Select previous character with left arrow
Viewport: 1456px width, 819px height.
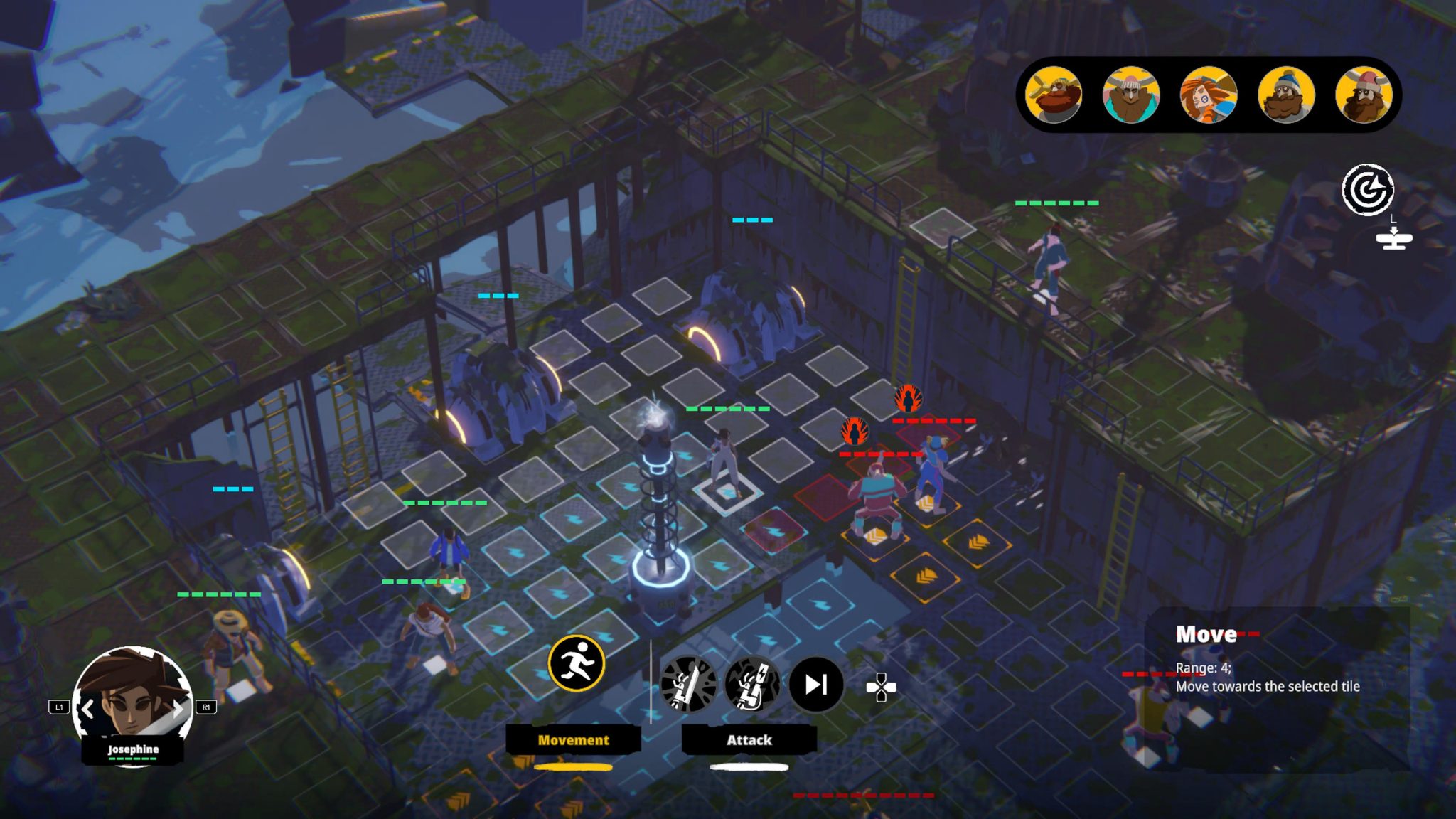click(x=87, y=708)
